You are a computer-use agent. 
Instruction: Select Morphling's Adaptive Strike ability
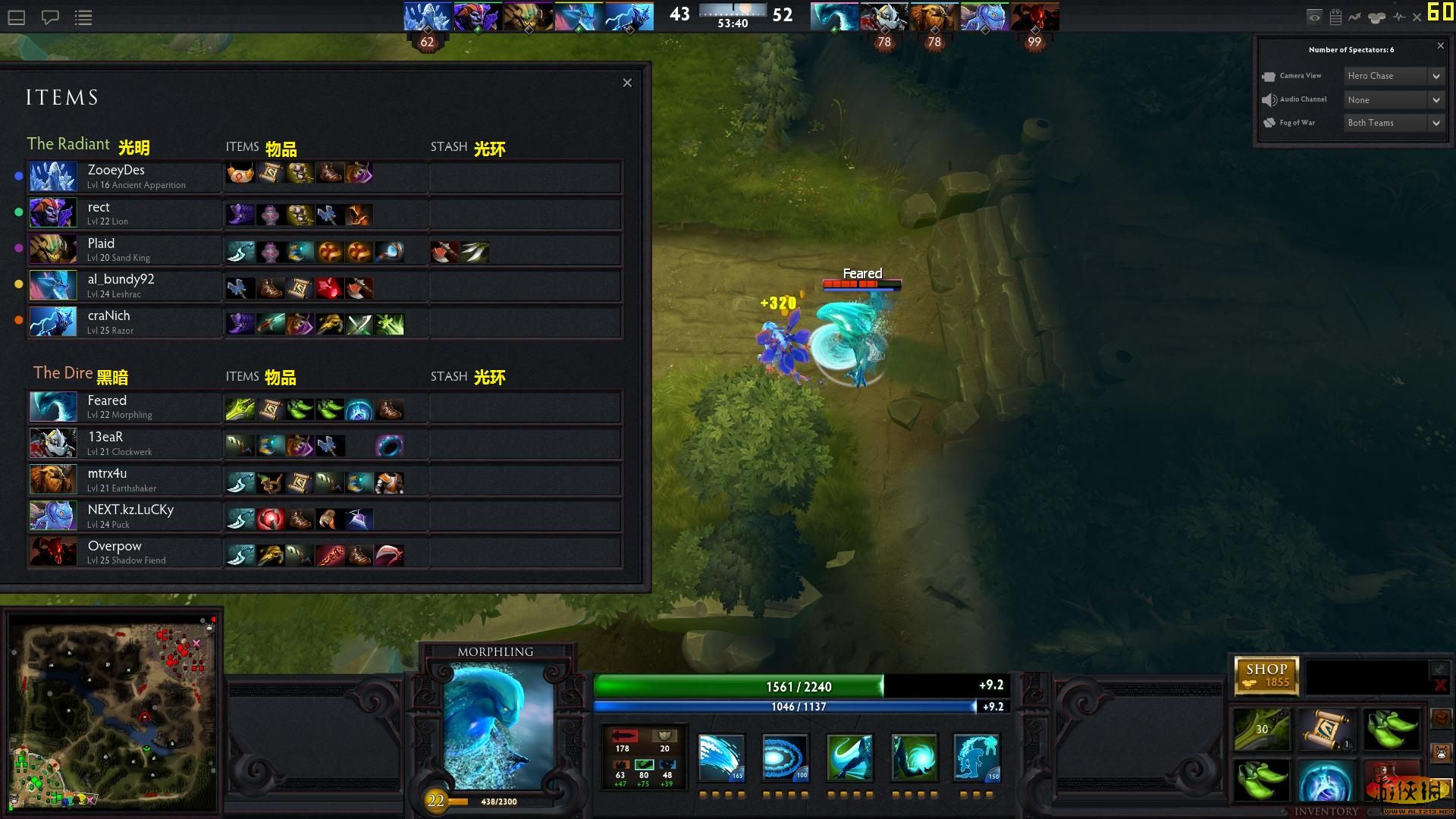[x=783, y=758]
